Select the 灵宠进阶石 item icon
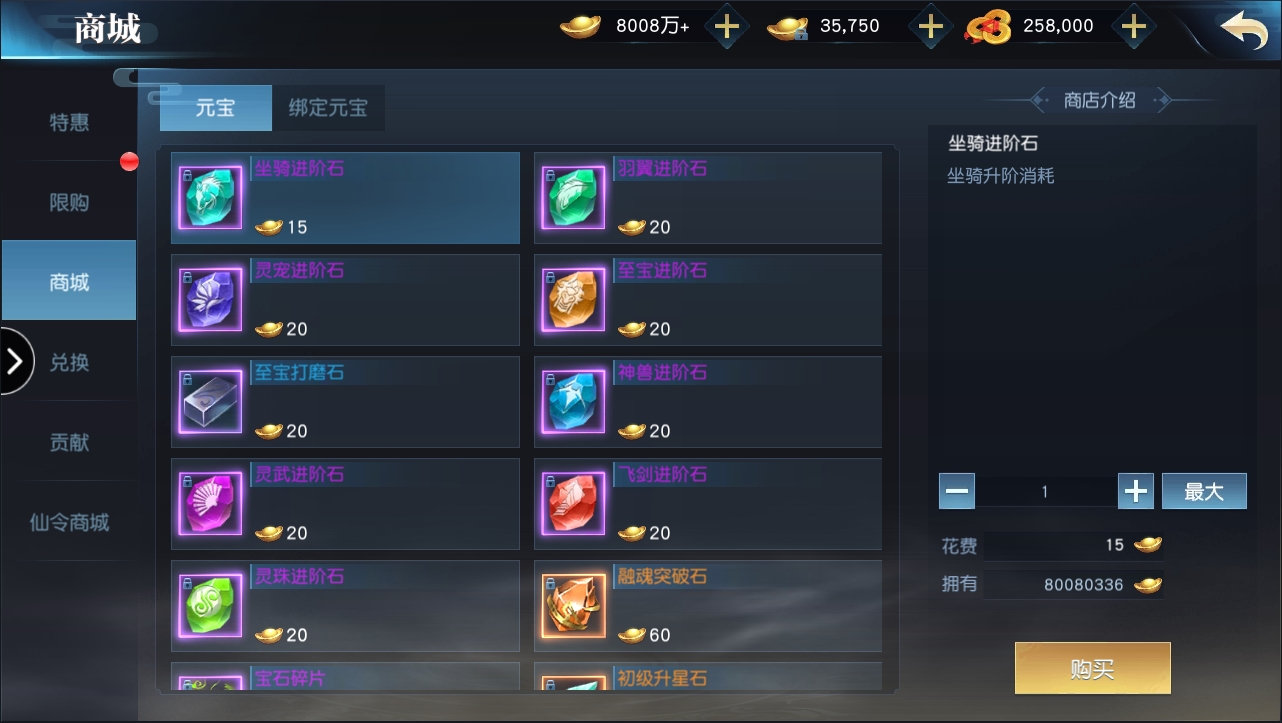 click(209, 299)
